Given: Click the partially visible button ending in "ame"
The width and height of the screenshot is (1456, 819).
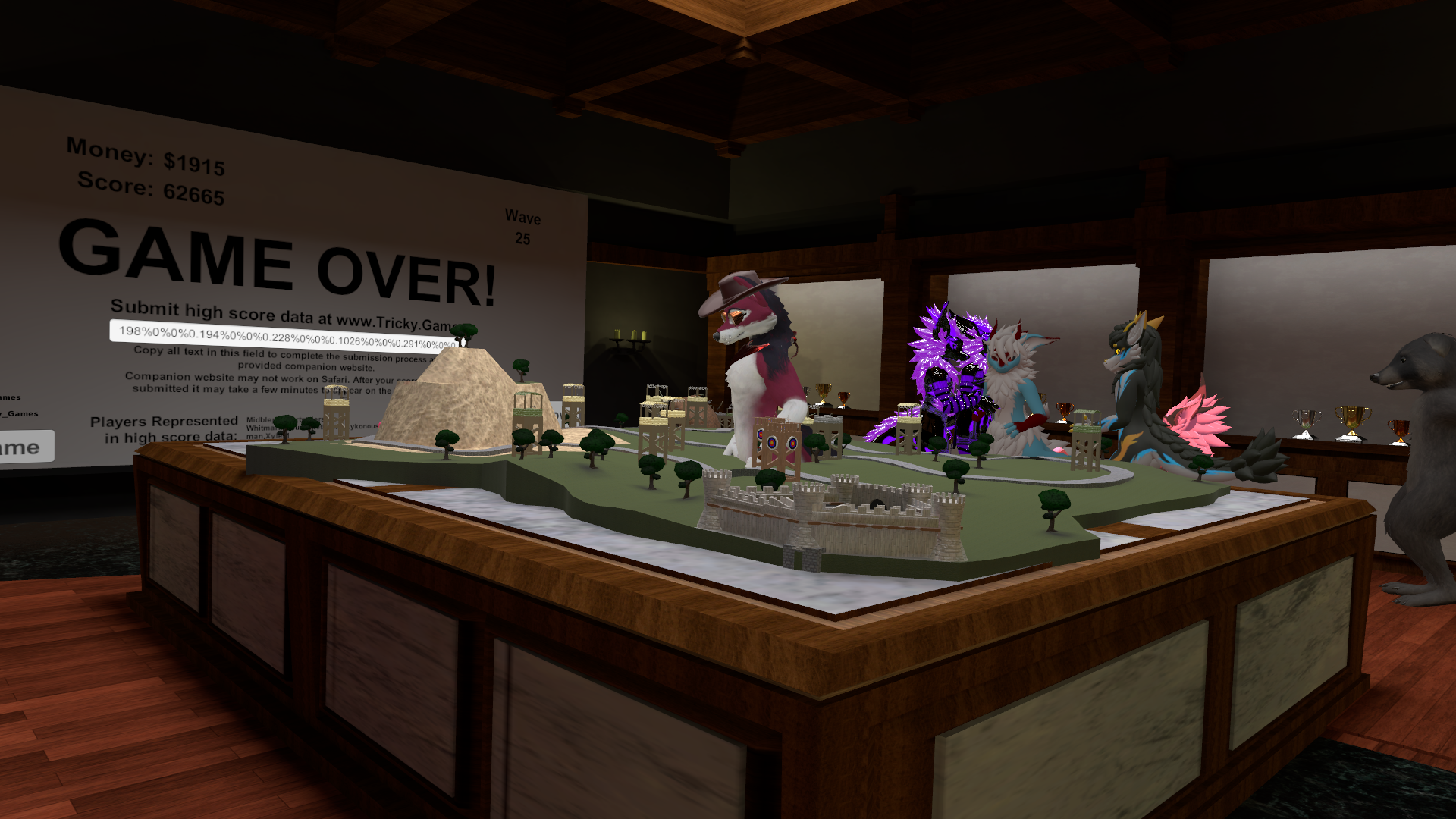Looking at the screenshot, I should tap(24, 447).
